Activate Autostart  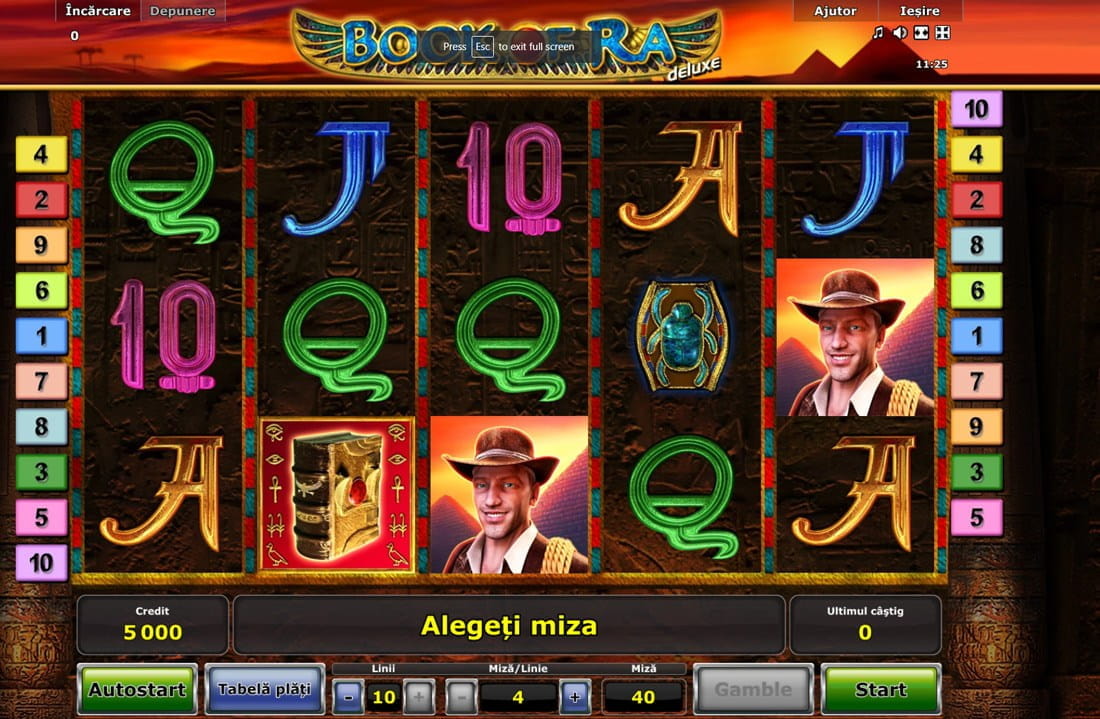(138, 689)
